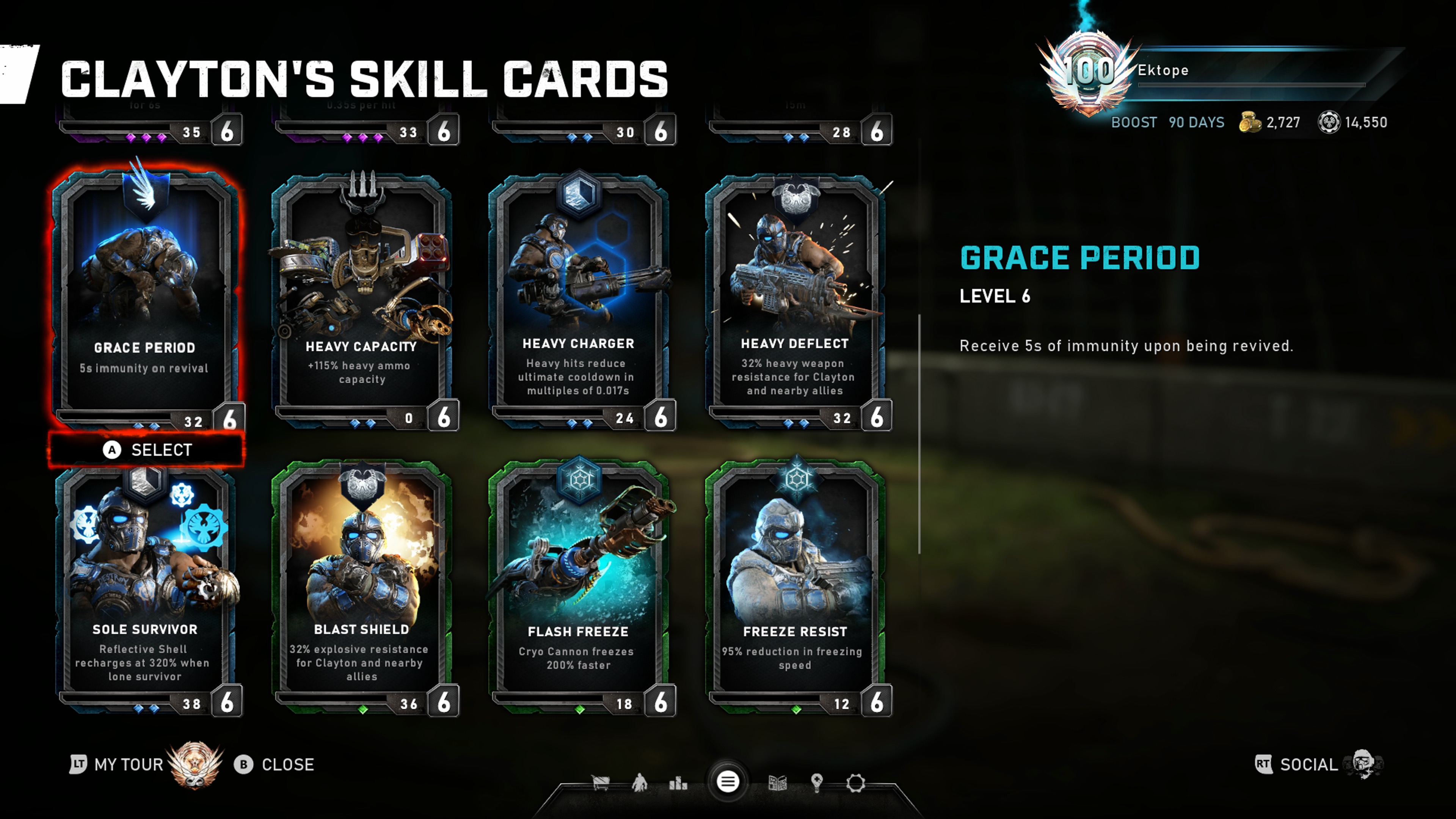Open the store shopping cart icon
Screen dimensions: 1456x819
600,783
